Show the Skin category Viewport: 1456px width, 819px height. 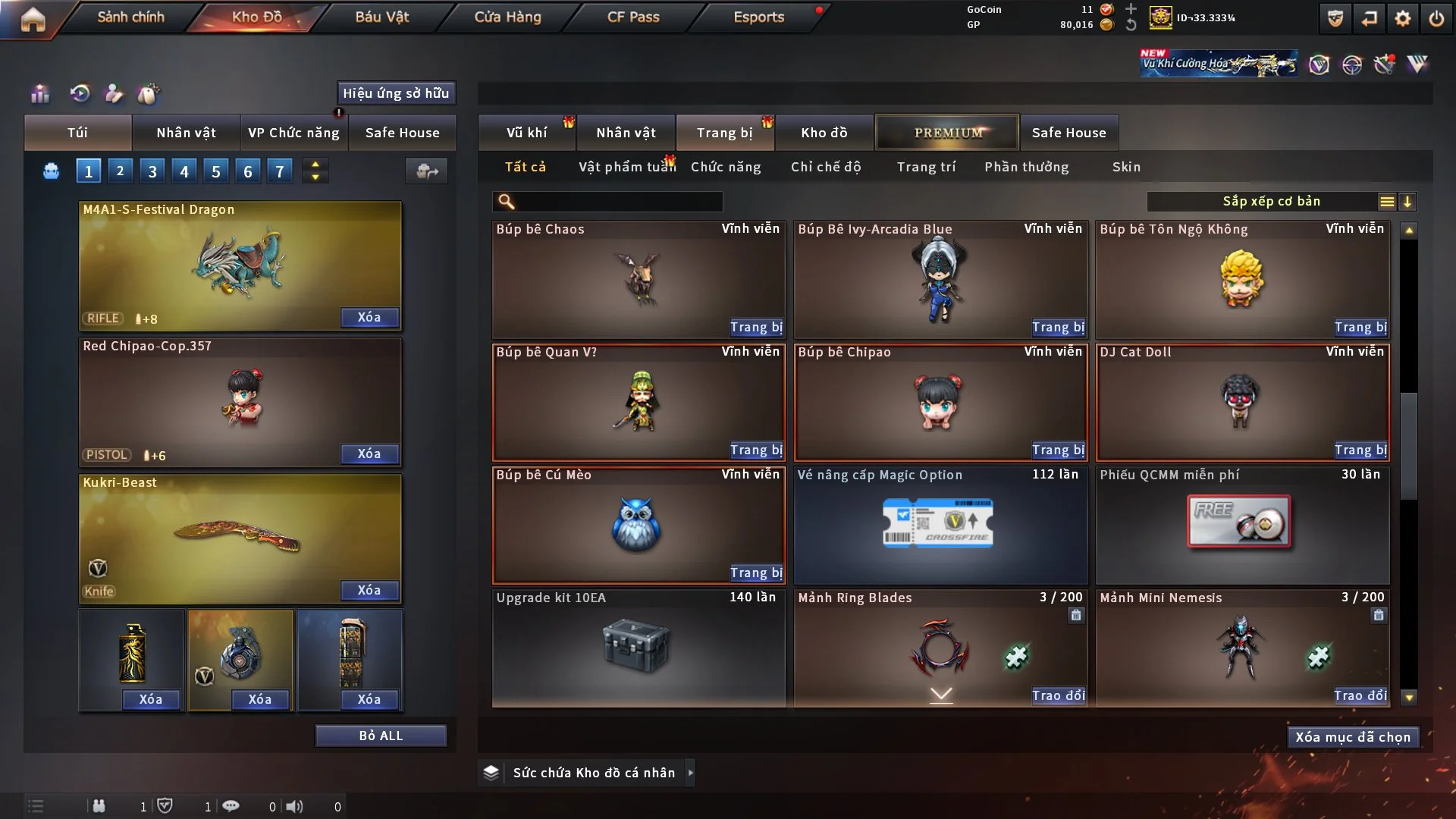pos(1126,167)
